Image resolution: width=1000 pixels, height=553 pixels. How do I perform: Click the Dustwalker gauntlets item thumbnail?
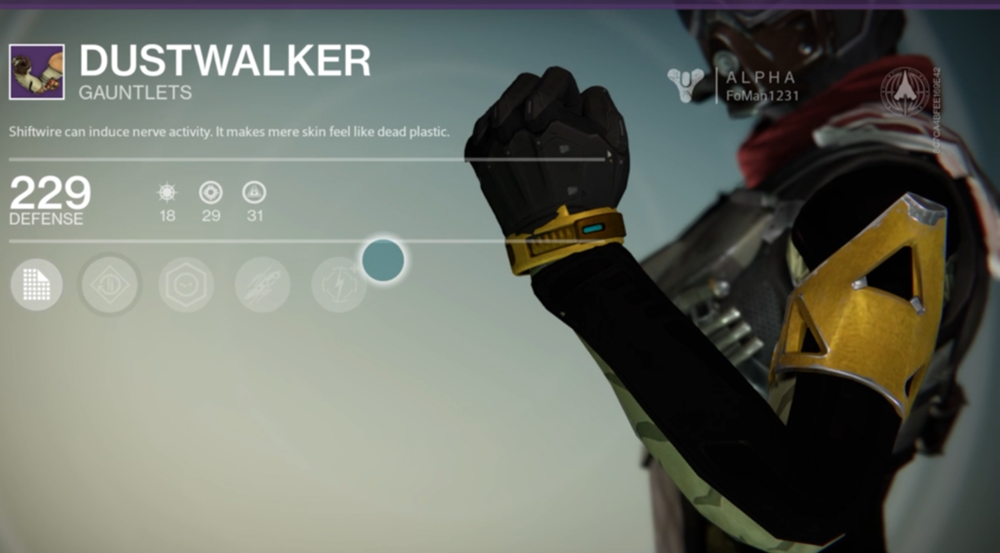point(37,71)
